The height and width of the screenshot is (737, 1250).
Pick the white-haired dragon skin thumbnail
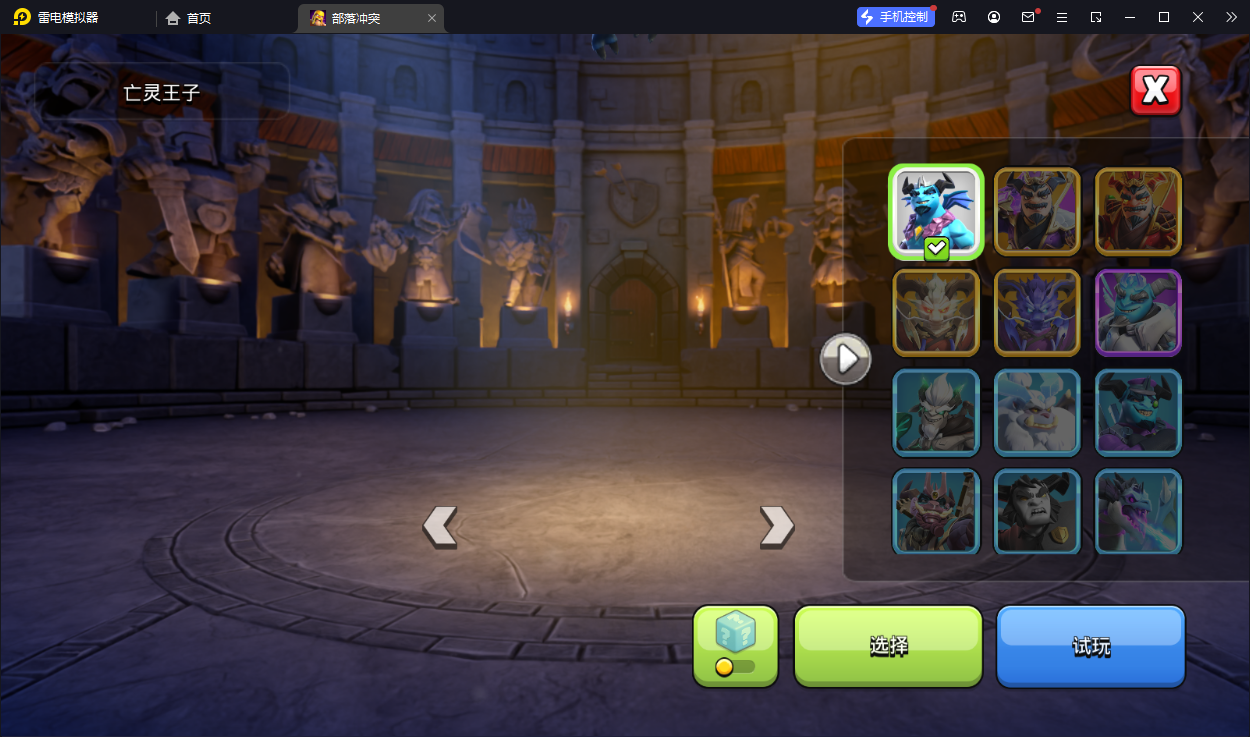936,312
